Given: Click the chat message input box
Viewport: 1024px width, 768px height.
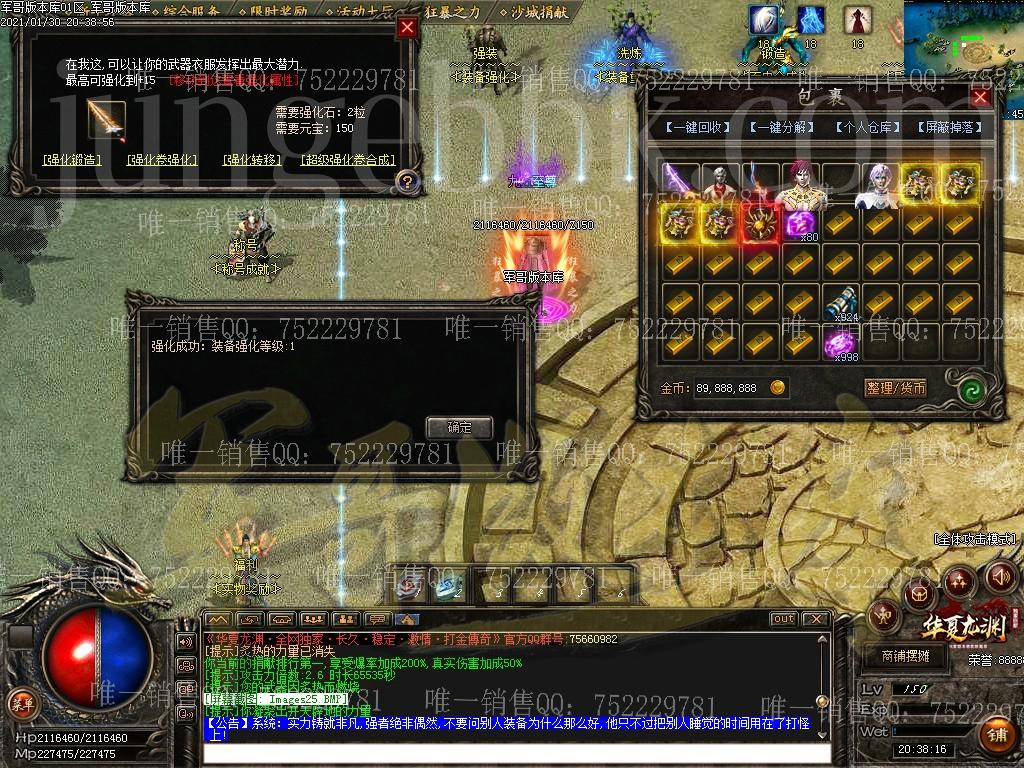Looking at the screenshot, I should pos(515,753).
